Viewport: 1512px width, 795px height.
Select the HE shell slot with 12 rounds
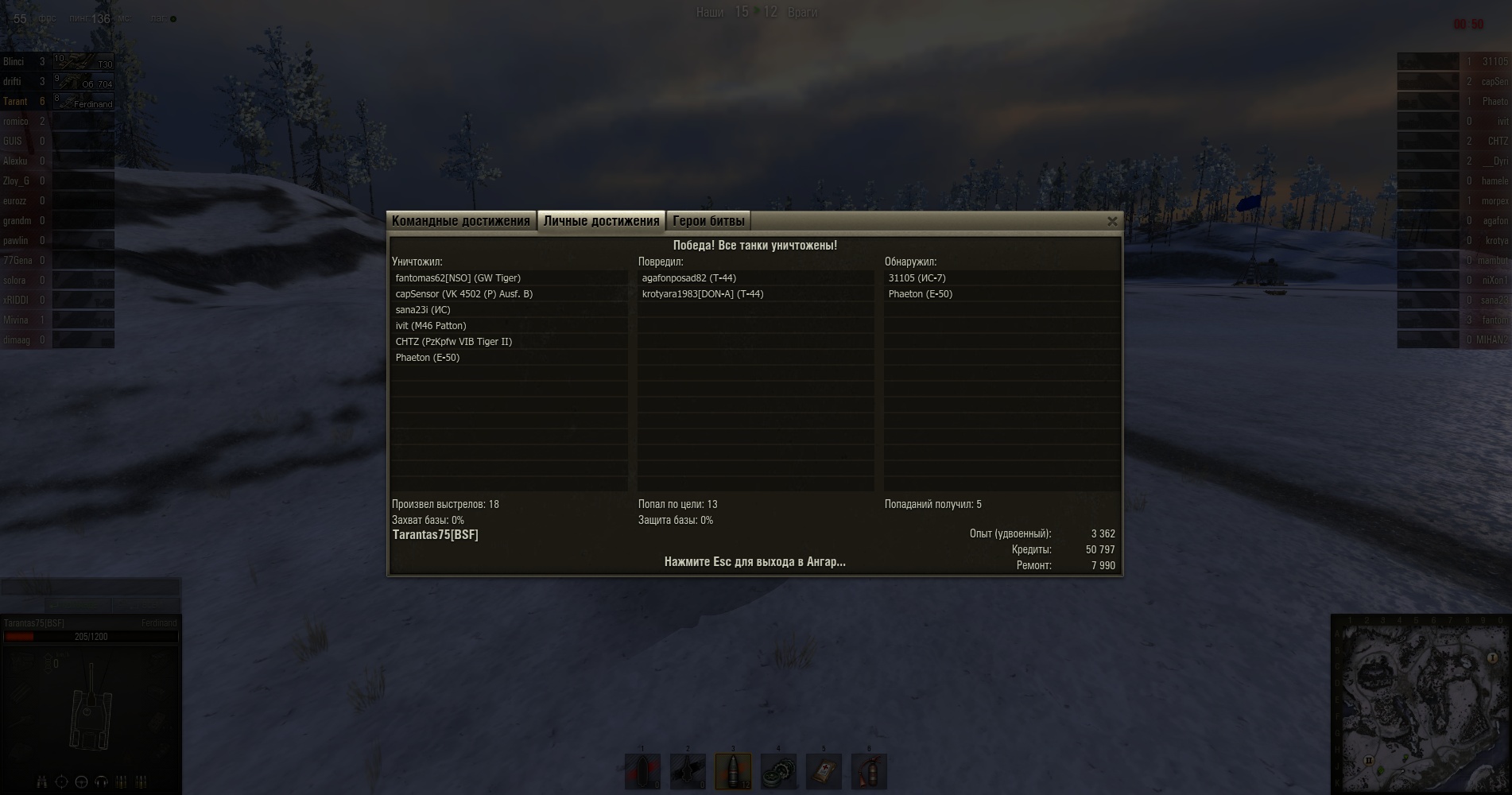coord(733,771)
